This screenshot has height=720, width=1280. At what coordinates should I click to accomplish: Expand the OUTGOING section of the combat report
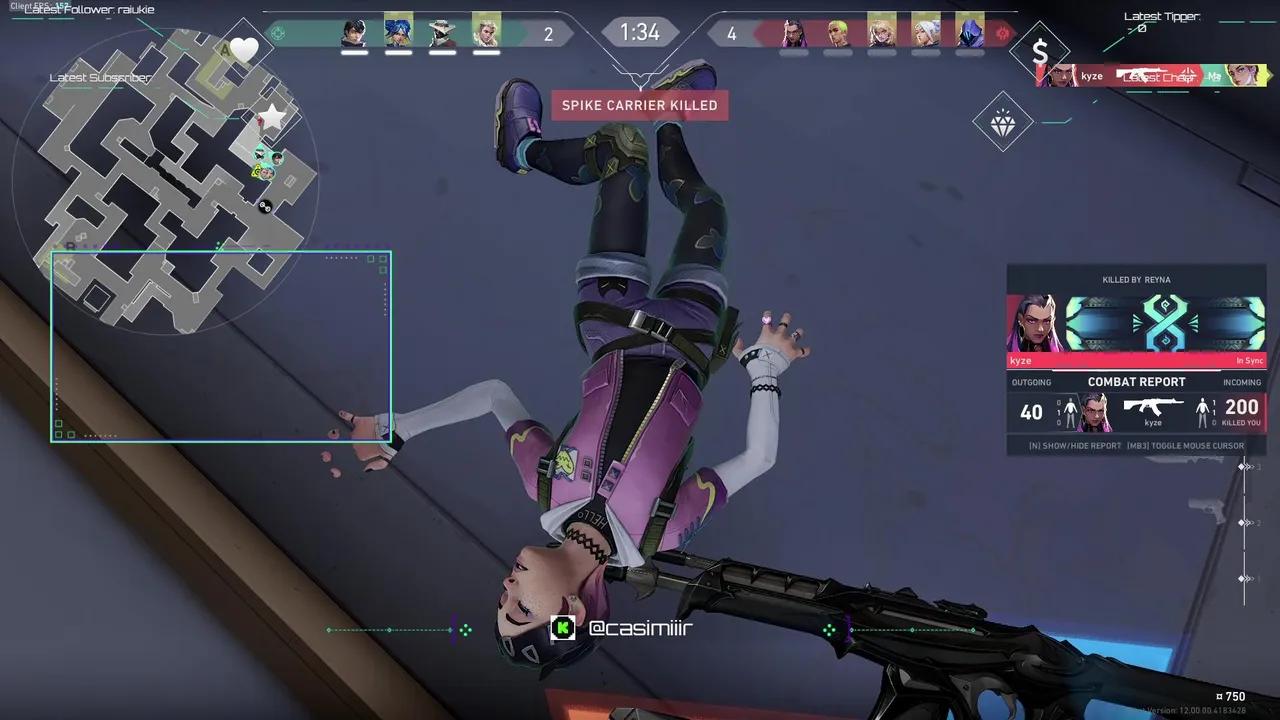pos(1032,381)
